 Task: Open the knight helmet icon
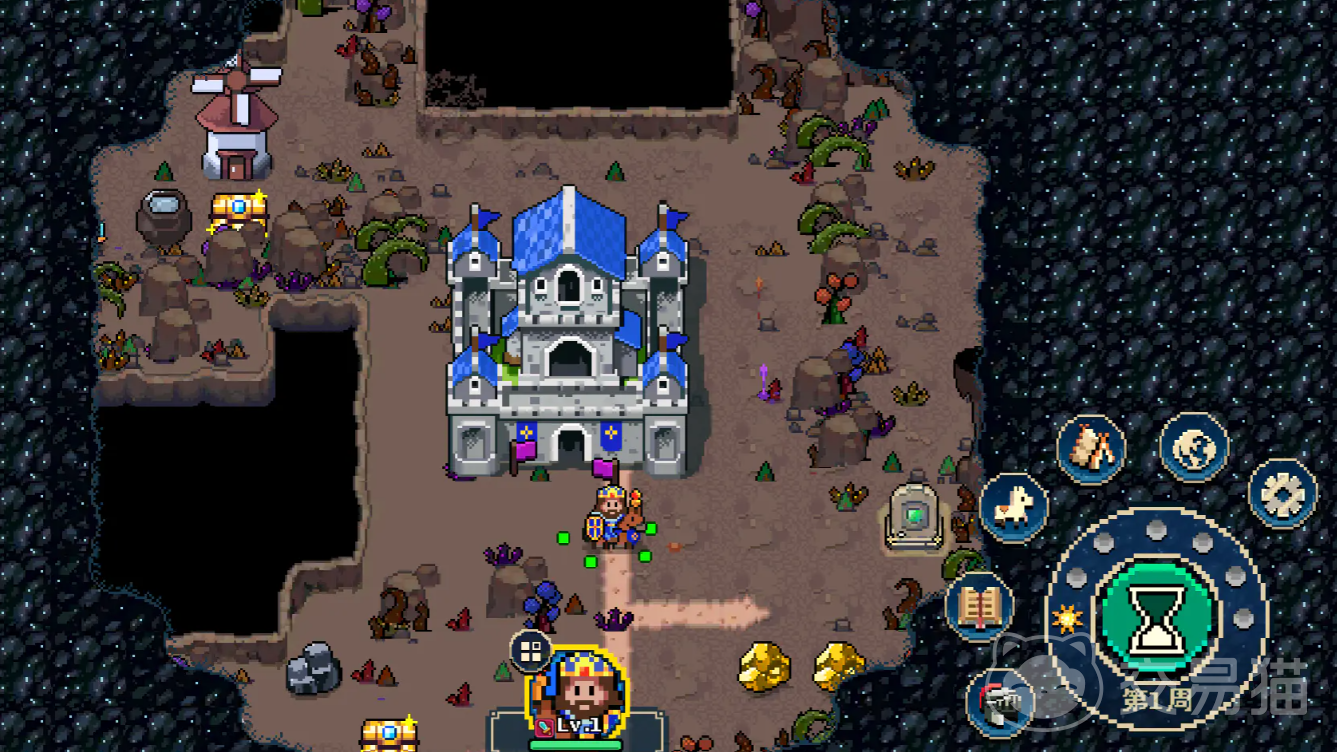point(1000,702)
